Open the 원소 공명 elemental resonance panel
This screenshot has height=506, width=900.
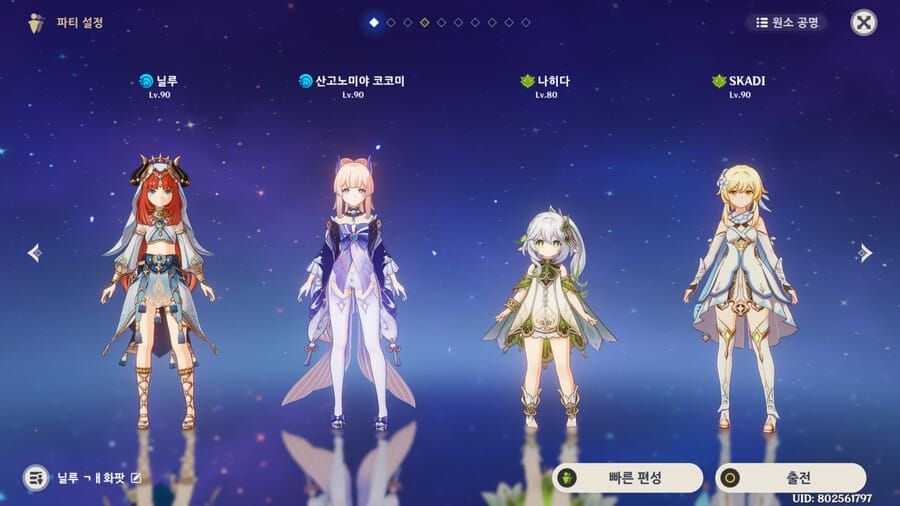pos(786,22)
